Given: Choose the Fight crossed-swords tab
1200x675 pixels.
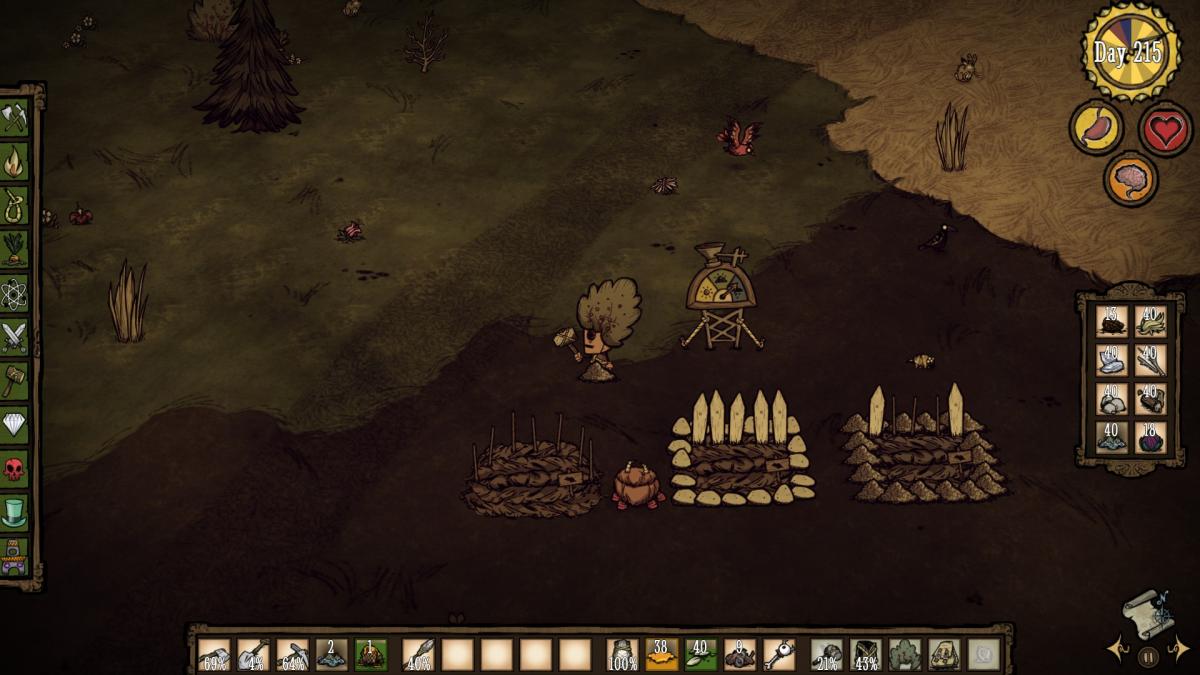Looking at the screenshot, I should point(14,337).
